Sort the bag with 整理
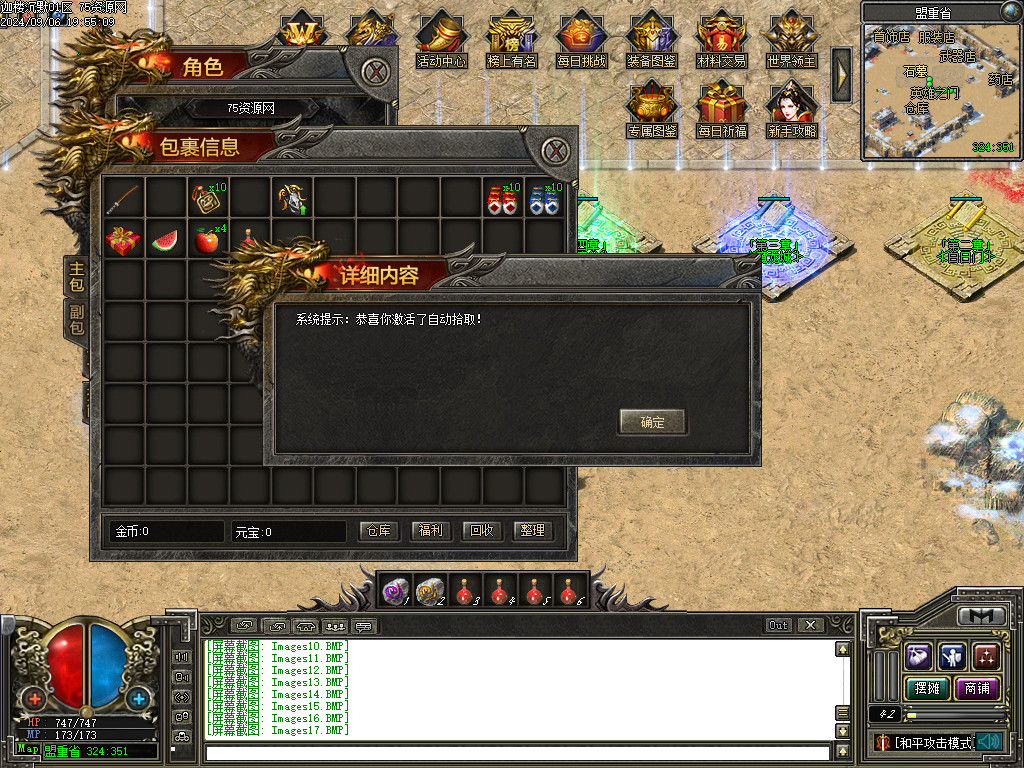Screen dimensions: 1024x768 click(x=532, y=531)
